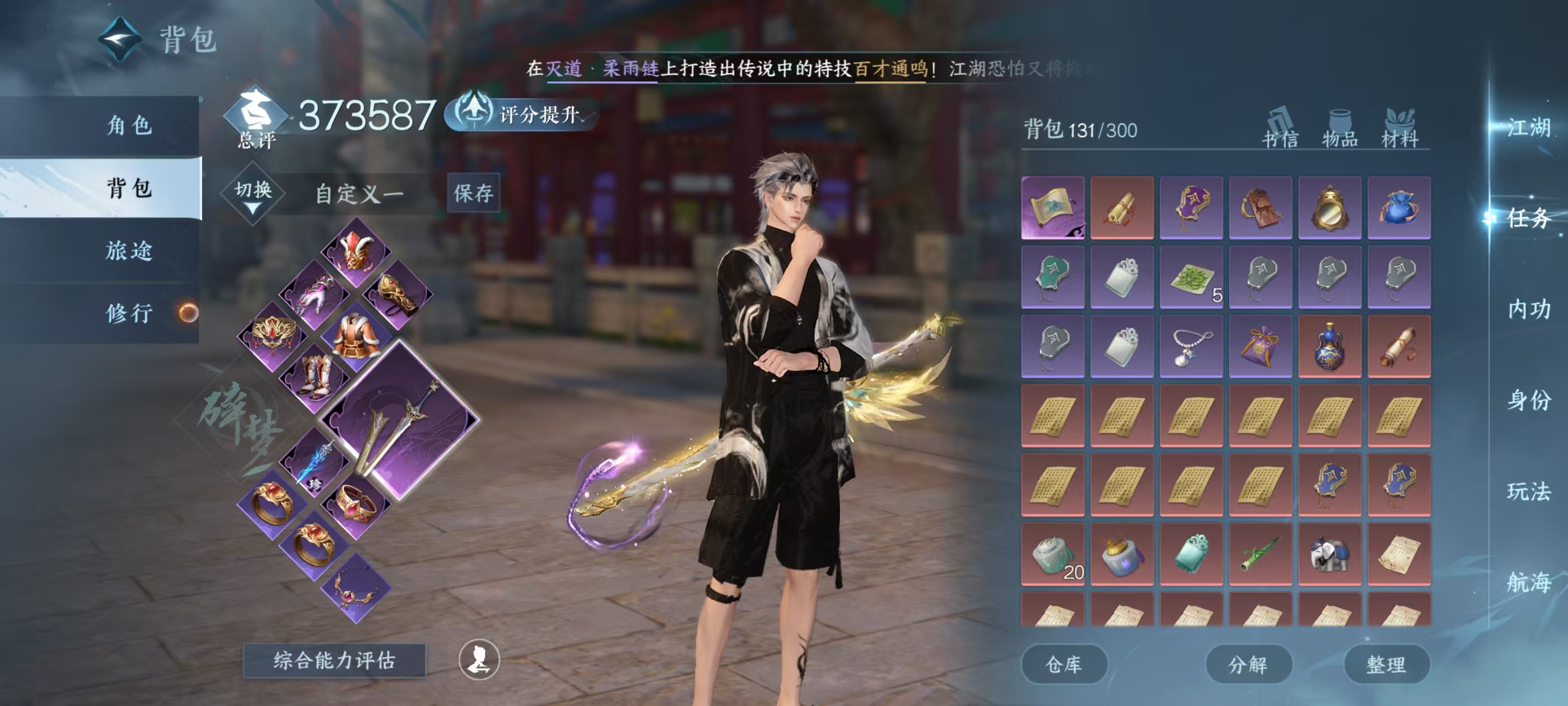Open the 任务 quest menu

[1528, 218]
